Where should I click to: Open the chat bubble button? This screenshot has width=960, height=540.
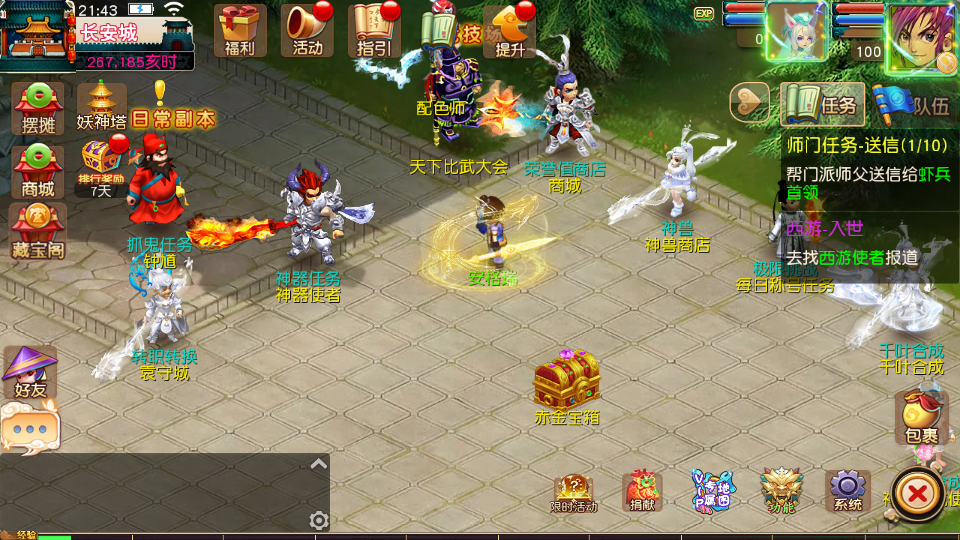[30, 429]
